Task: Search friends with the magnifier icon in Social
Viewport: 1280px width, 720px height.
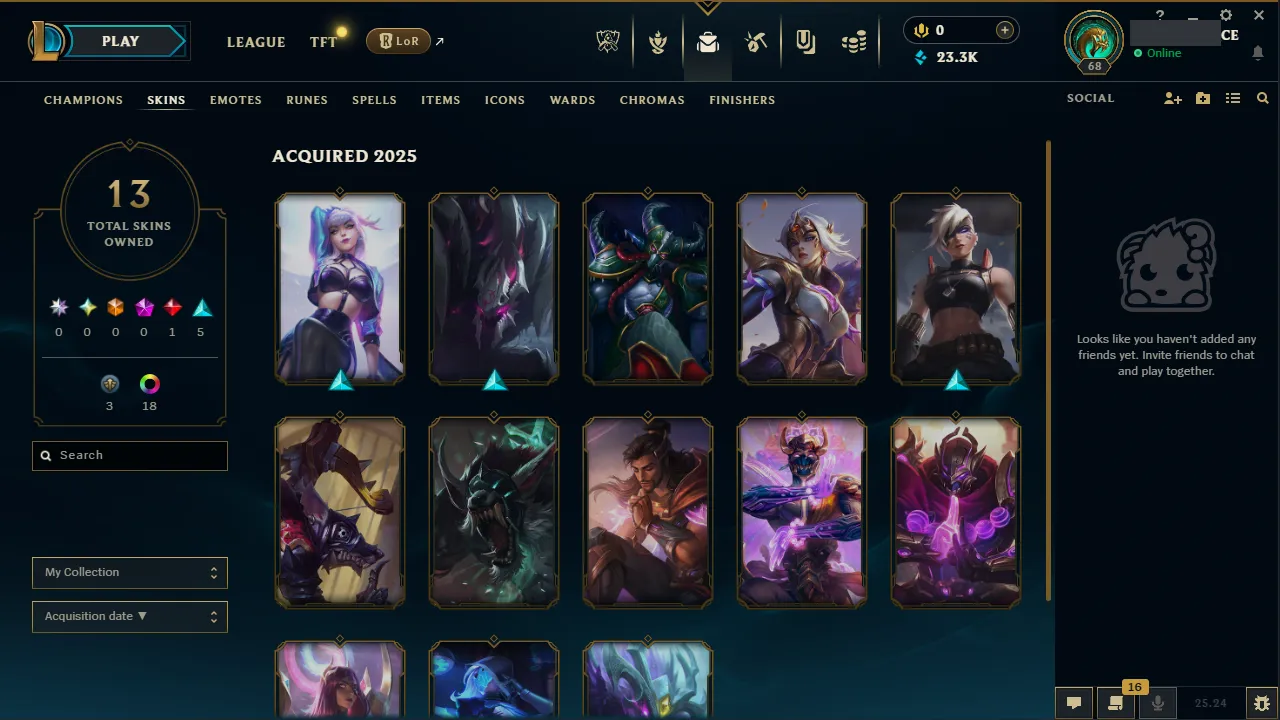Action: (1262, 98)
